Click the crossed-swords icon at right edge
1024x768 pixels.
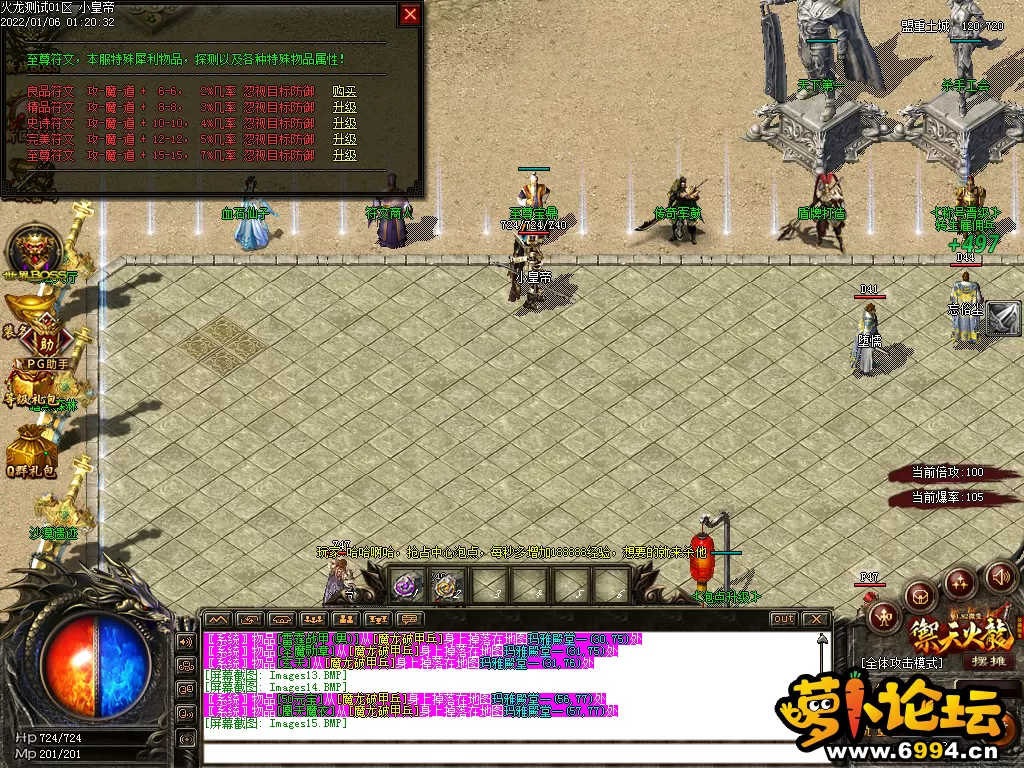point(1003,319)
